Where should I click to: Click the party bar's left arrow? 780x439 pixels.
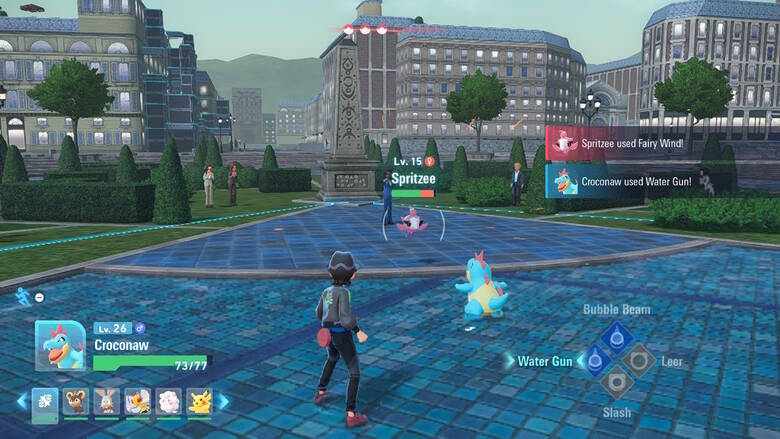20,402
